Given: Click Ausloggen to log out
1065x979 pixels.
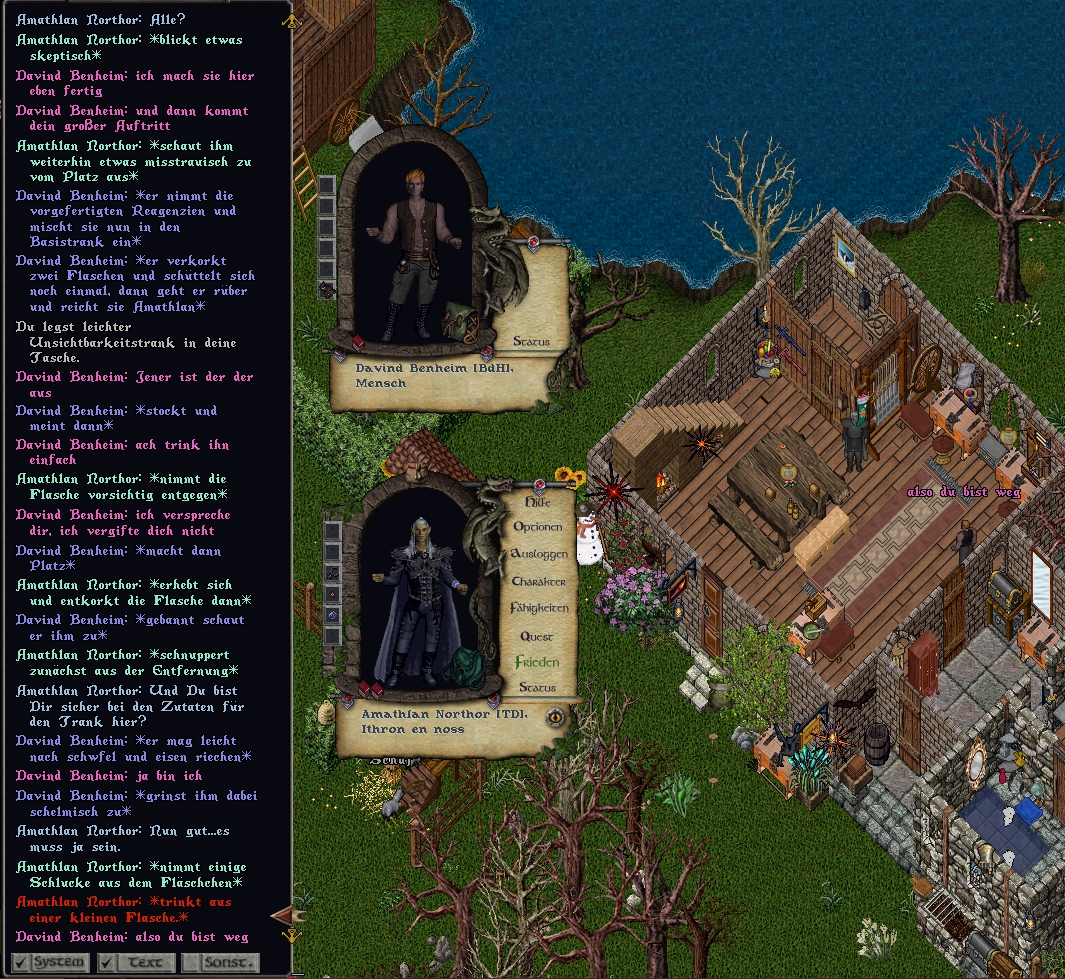Looking at the screenshot, I should pyautogui.click(x=539, y=554).
